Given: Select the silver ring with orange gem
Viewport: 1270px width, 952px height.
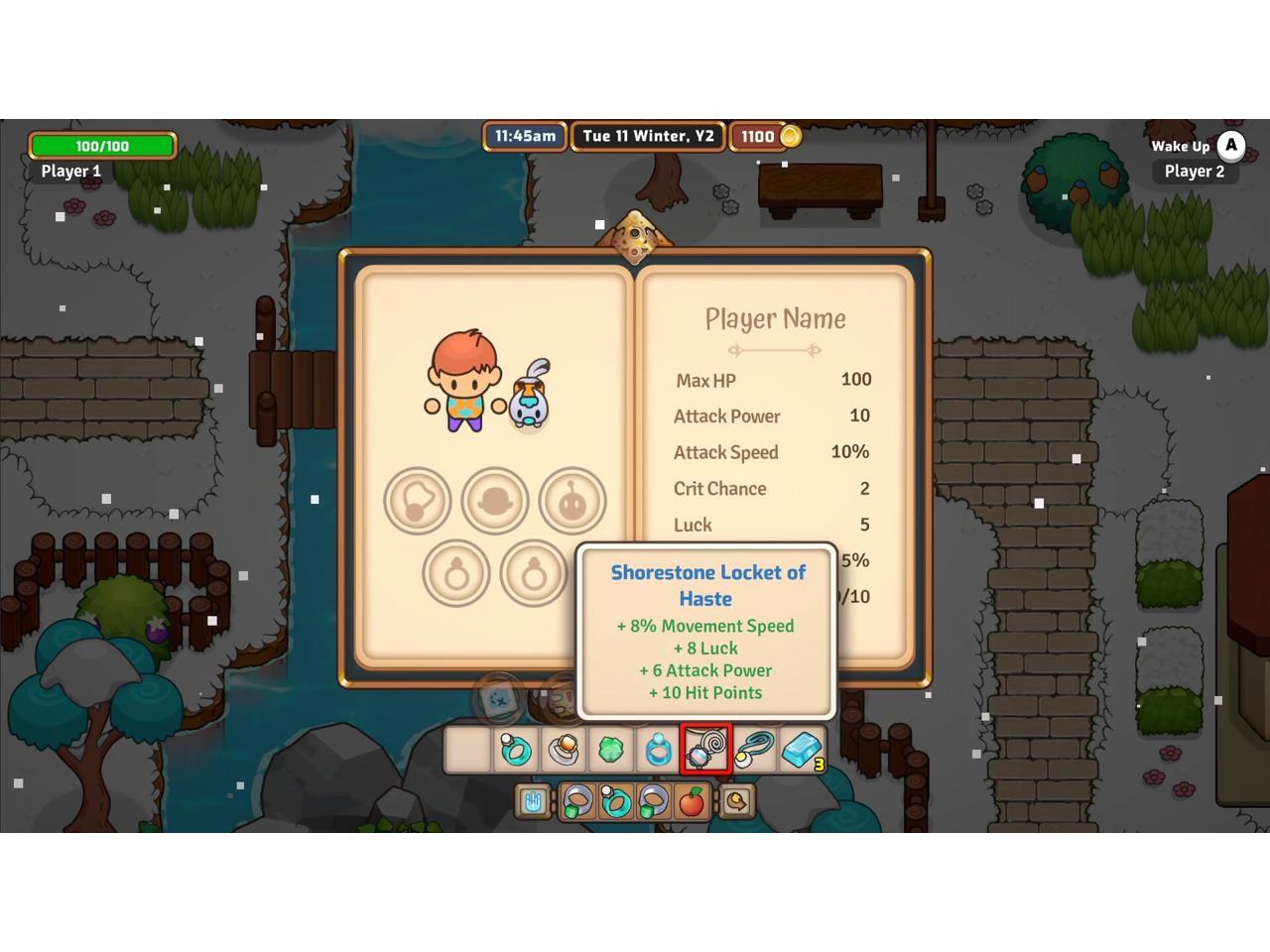Looking at the screenshot, I should (563, 750).
